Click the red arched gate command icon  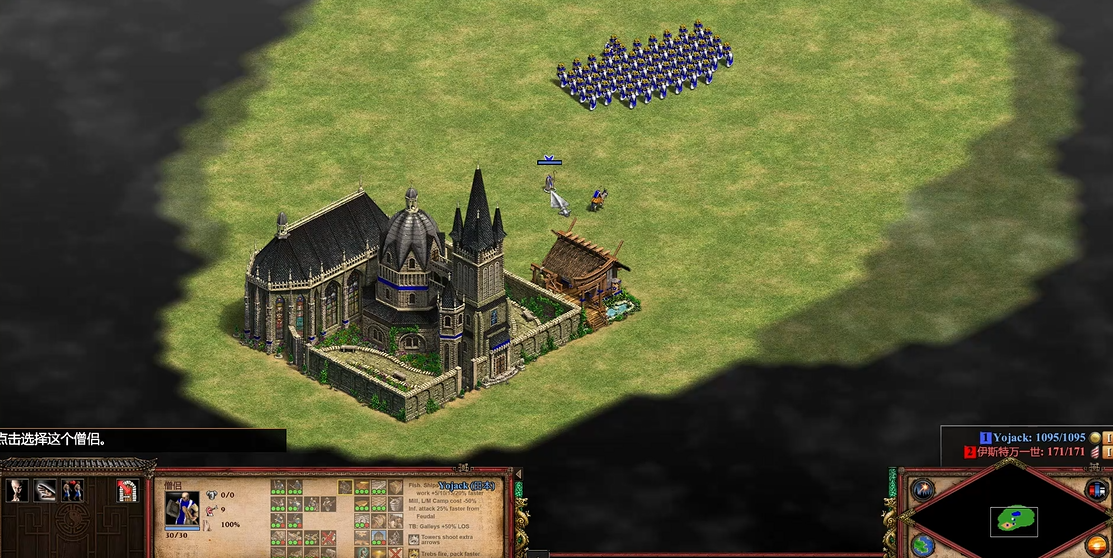click(x=126, y=490)
